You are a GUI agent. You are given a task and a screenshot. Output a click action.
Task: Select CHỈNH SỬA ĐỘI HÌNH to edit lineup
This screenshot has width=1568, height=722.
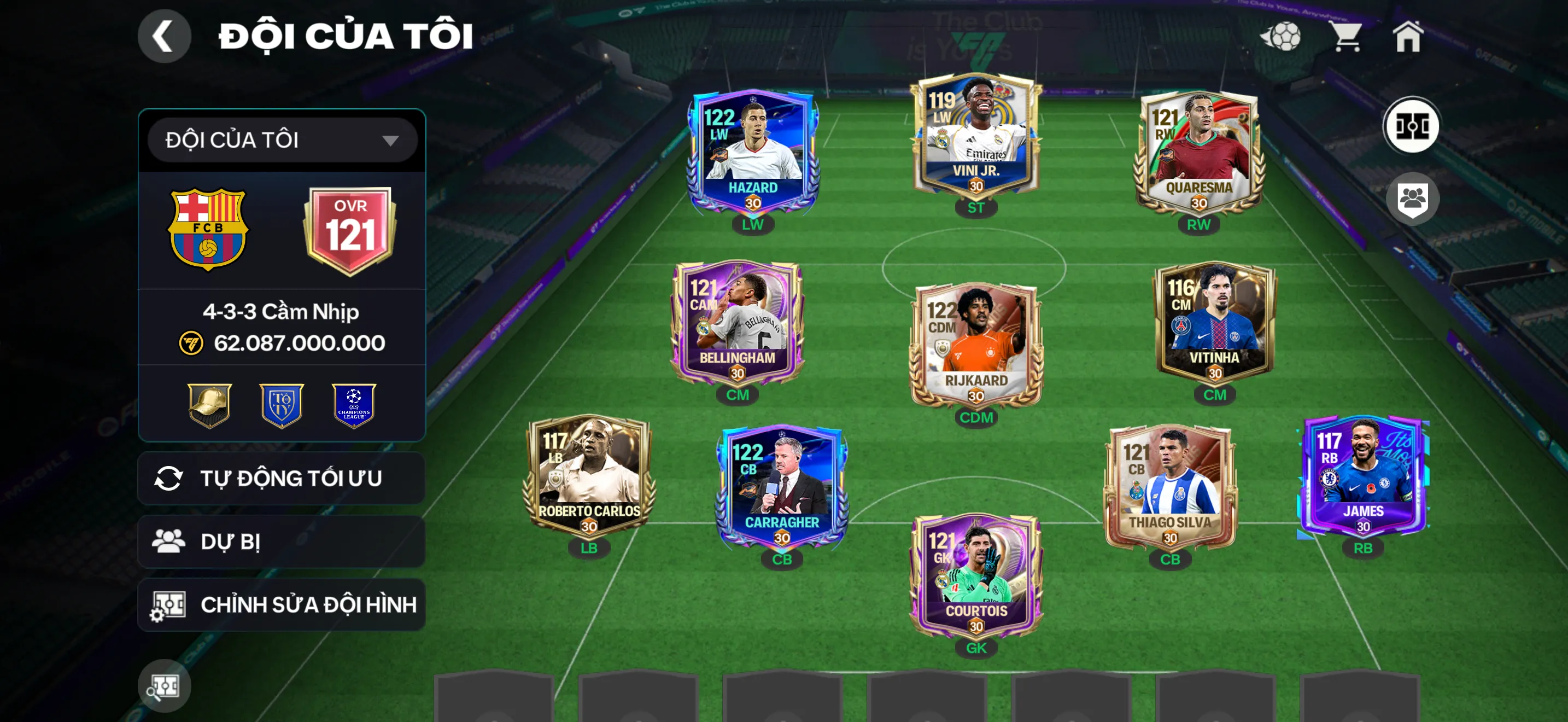(280, 604)
